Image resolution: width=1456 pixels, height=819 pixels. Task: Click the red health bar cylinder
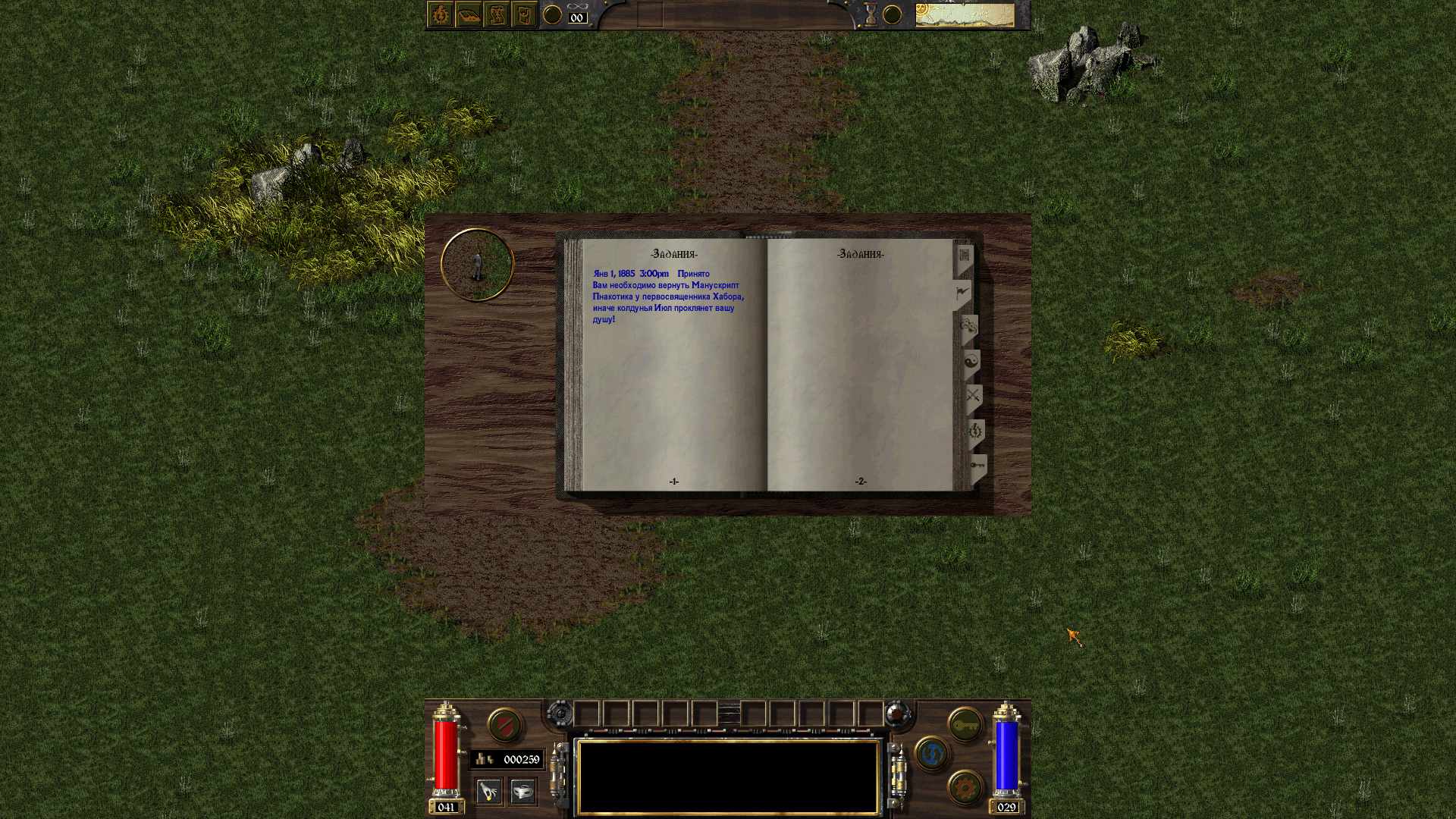pos(447,755)
